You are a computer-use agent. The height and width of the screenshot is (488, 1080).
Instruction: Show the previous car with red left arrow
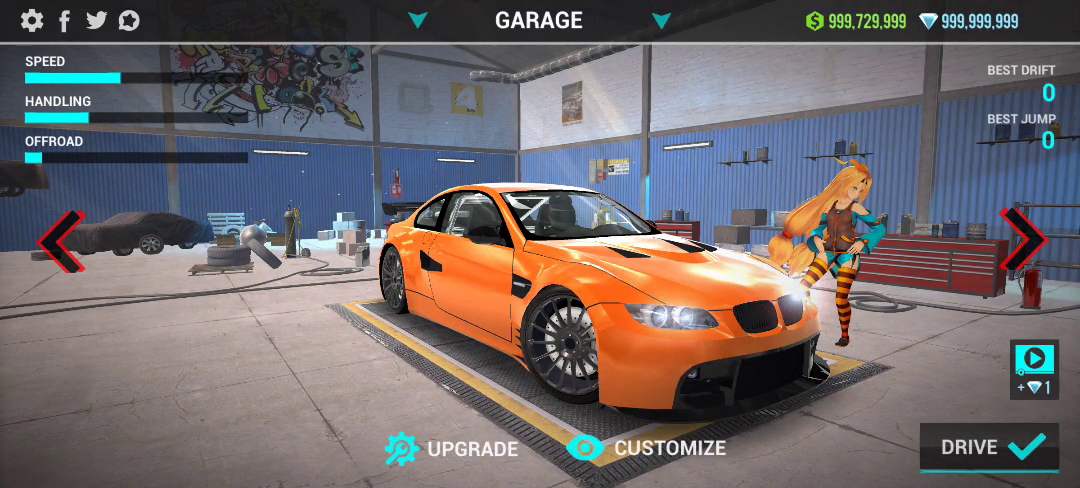pos(59,241)
